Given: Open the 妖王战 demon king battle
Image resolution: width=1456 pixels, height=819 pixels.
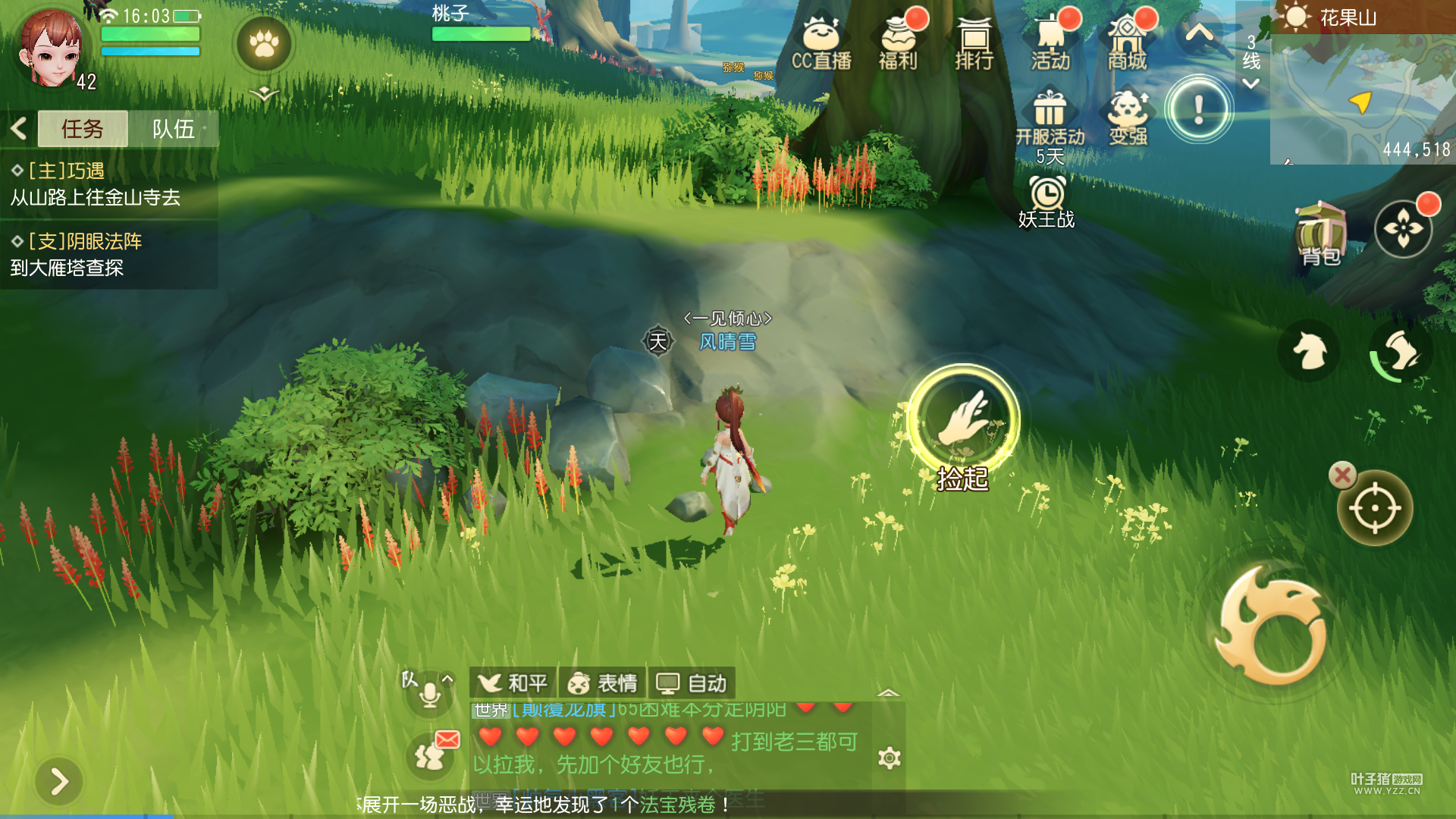Looking at the screenshot, I should pos(1046,202).
